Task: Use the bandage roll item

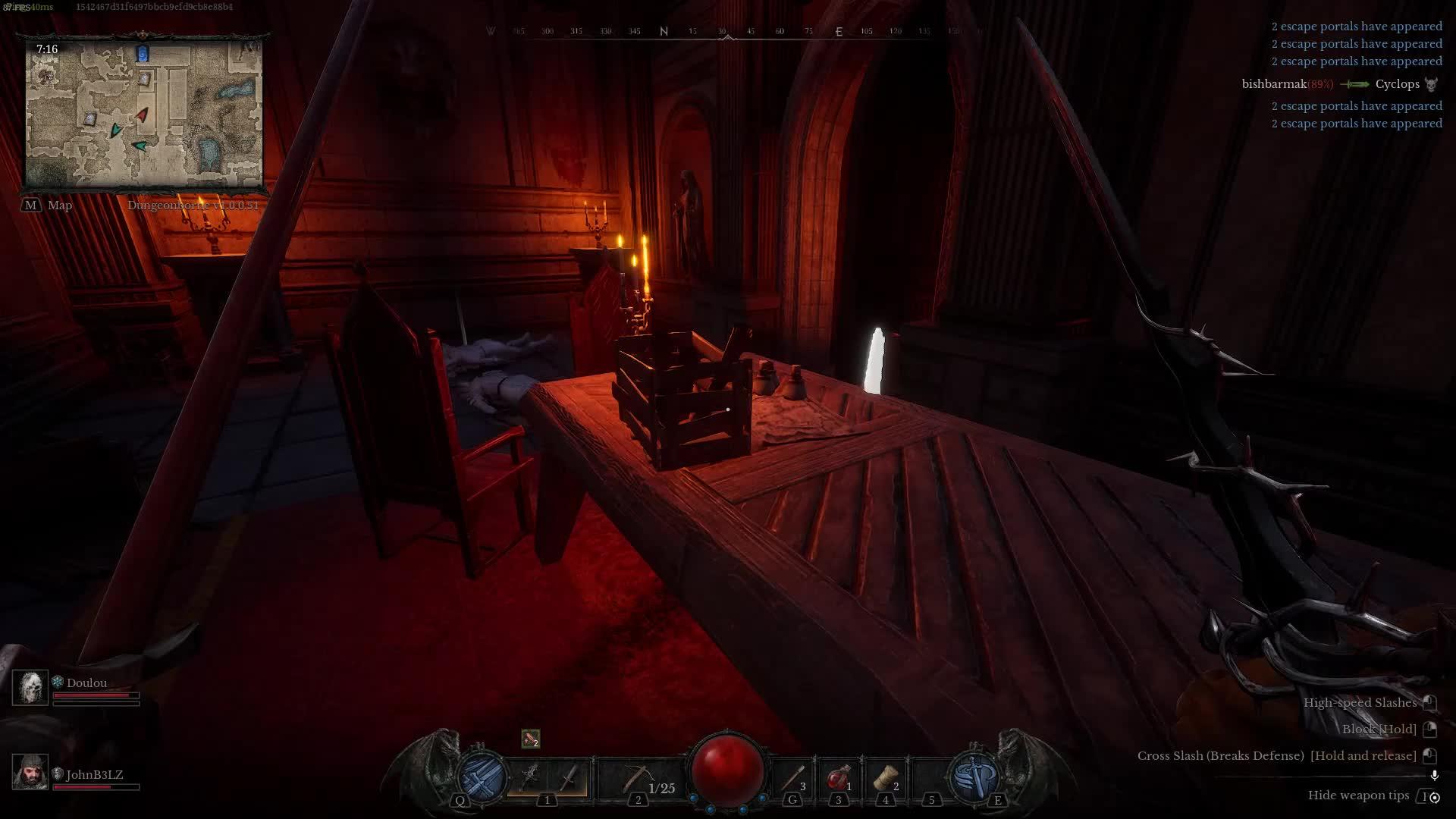Action: pos(884,778)
